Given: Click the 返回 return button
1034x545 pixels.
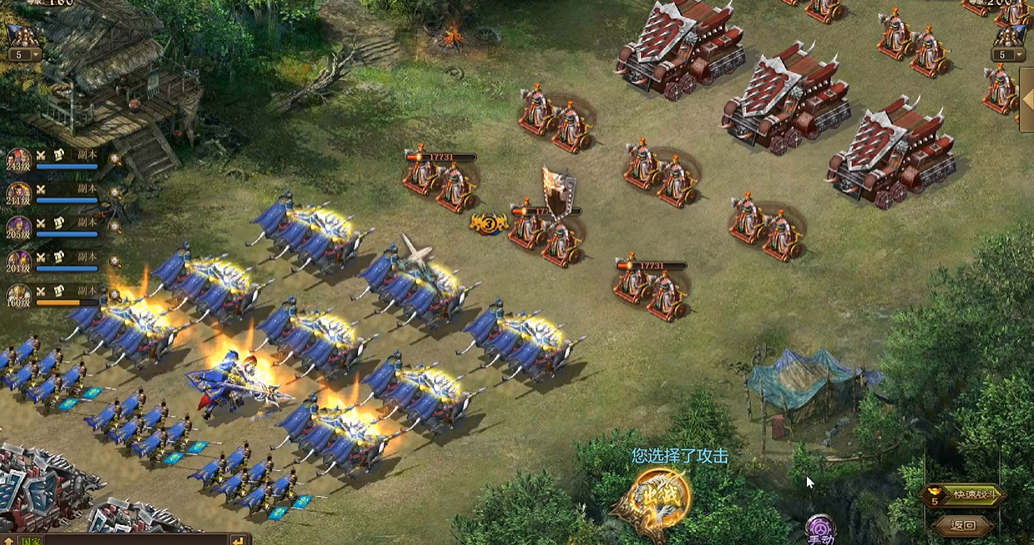Looking at the screenshot, I should 963,525.
